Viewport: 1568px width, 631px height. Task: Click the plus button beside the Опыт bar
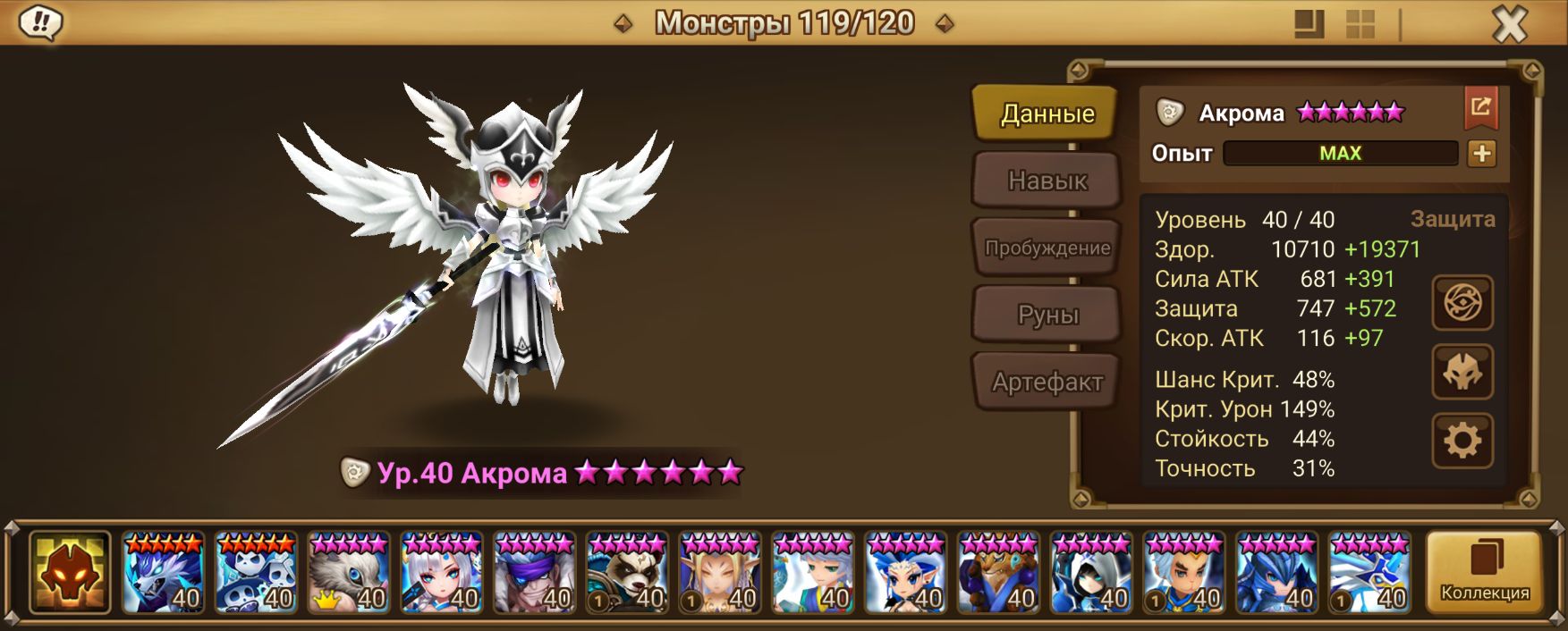(x=1481, y=154)
